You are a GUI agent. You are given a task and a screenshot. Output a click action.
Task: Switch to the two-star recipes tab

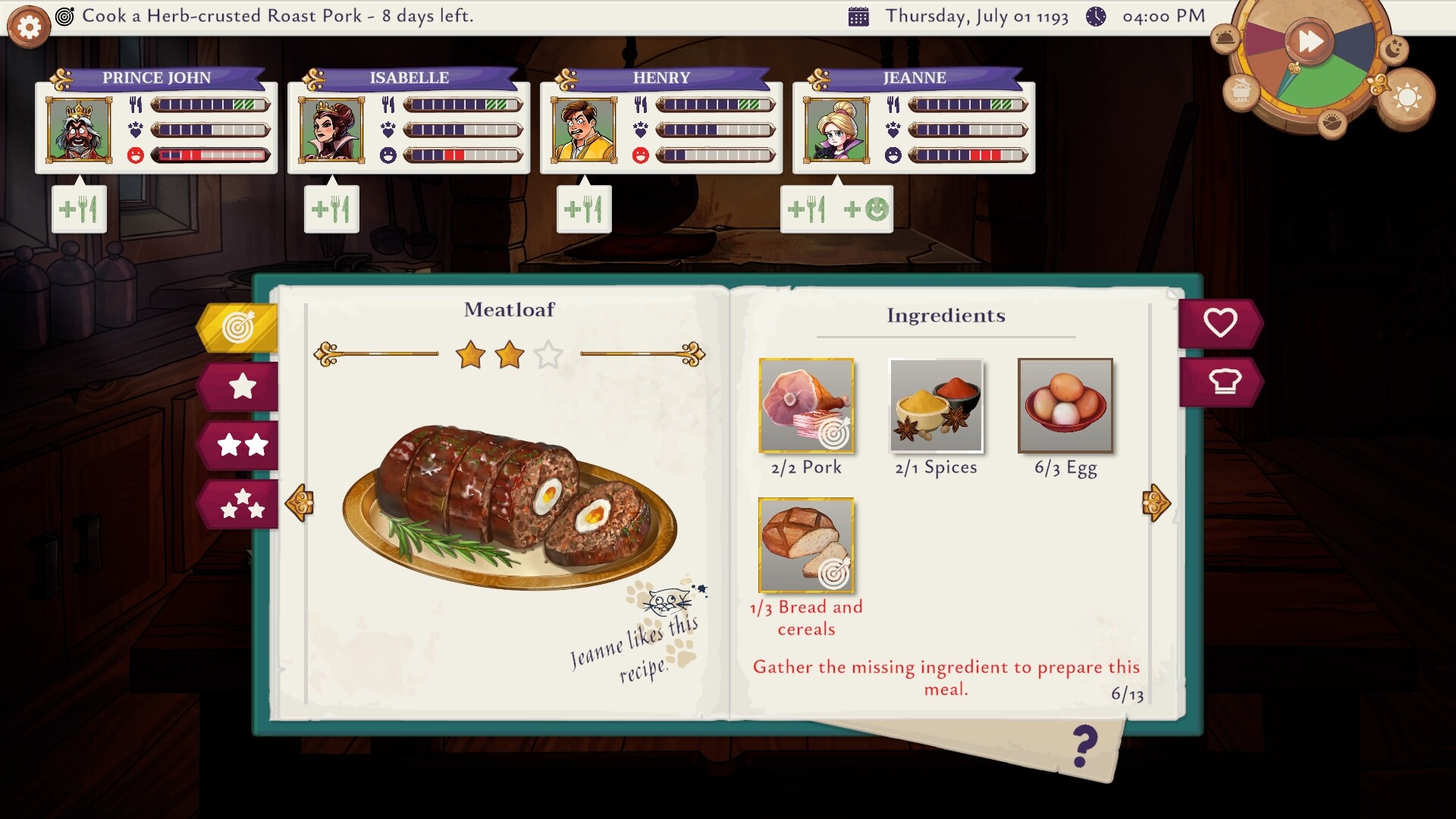coord(242,445)
